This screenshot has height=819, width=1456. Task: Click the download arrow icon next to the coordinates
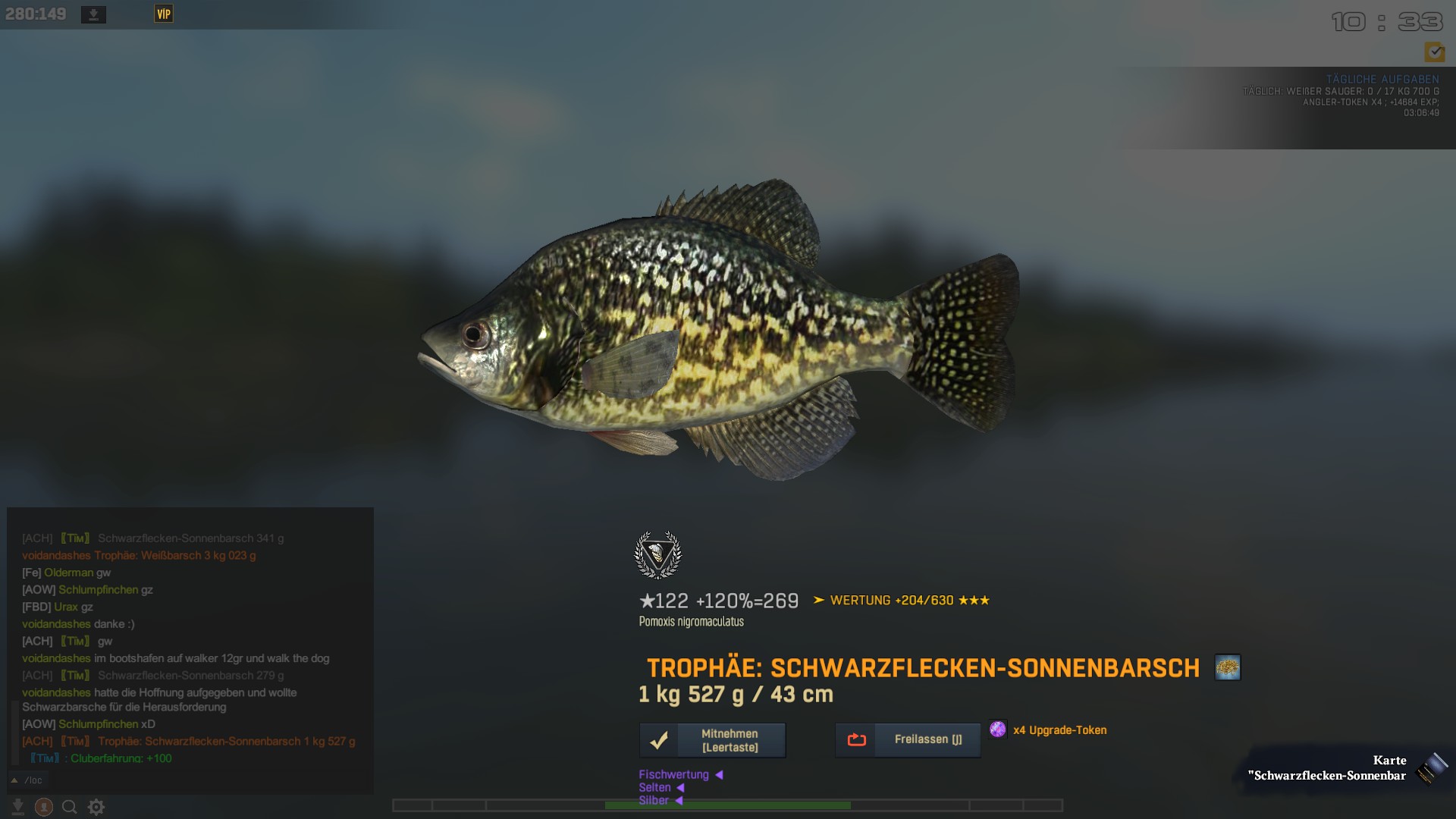coord(93,14)
